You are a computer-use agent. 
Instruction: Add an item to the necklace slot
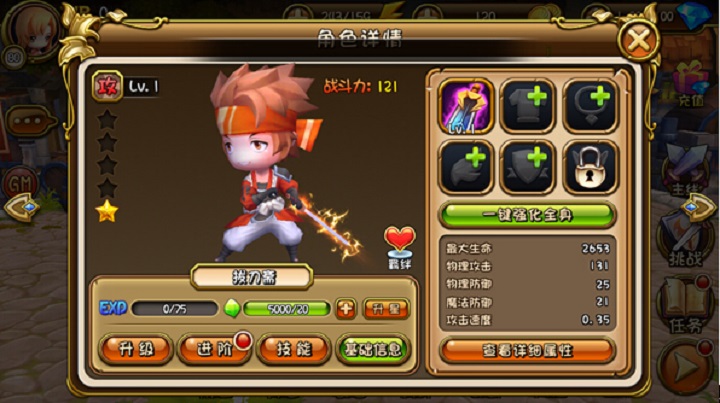point(590,105)
